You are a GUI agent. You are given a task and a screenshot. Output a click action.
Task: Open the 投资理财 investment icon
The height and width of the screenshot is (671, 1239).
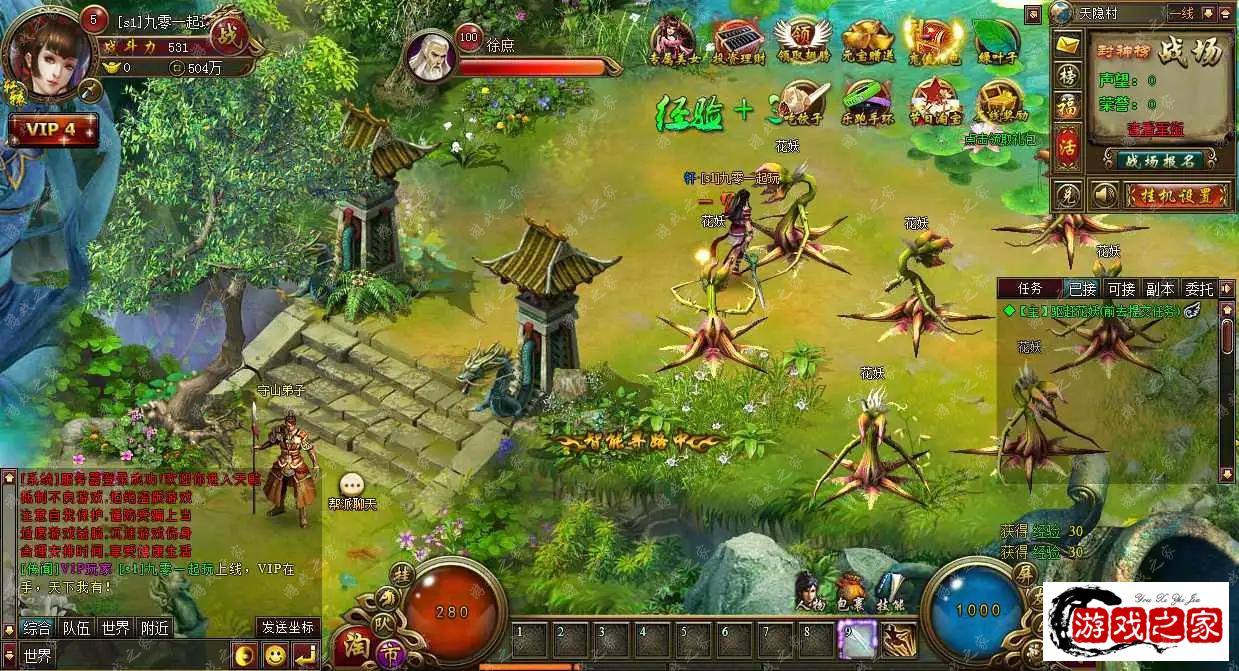[x=739, y=41]
